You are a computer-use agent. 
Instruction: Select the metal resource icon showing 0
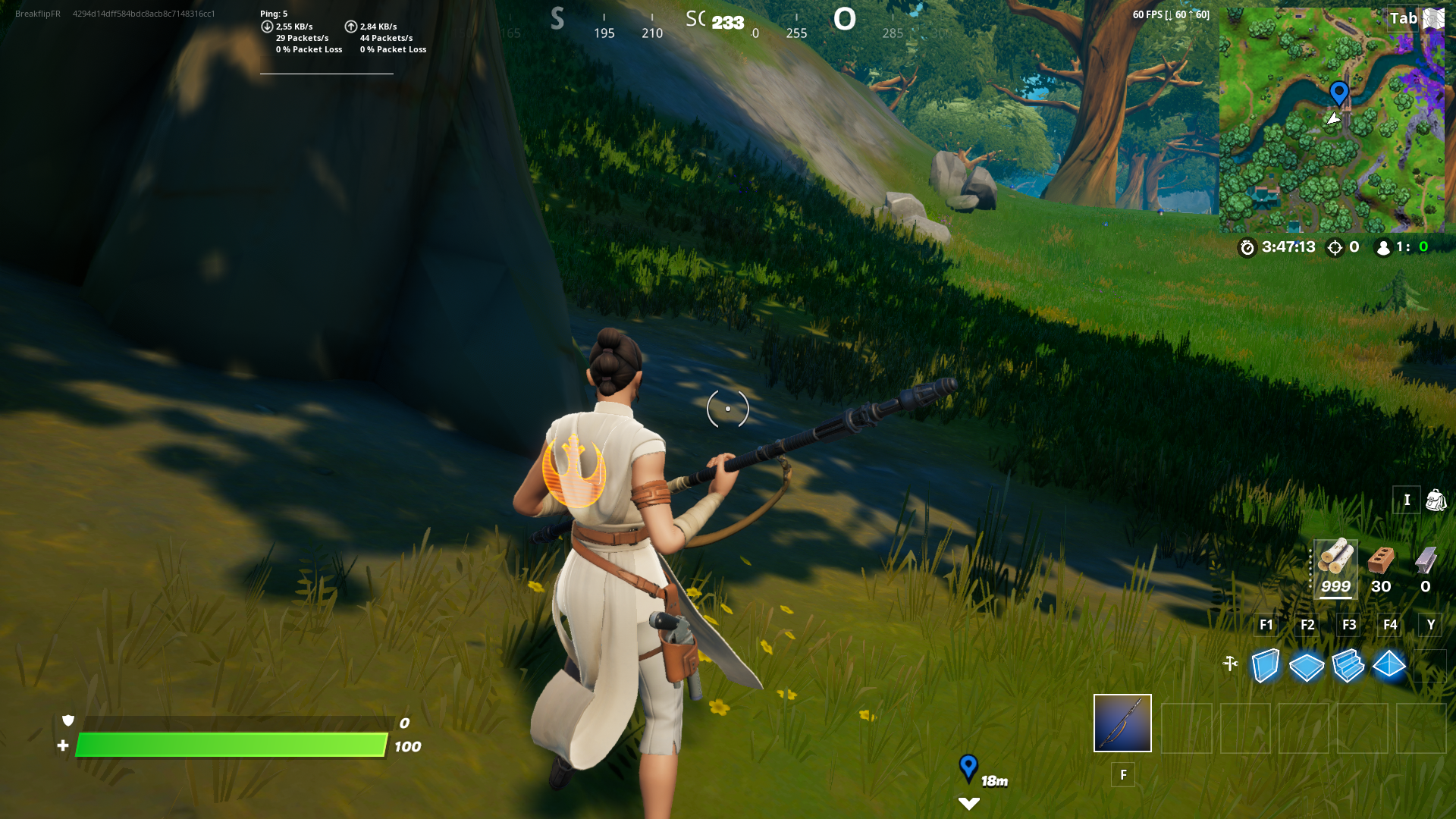(1424, 561)
